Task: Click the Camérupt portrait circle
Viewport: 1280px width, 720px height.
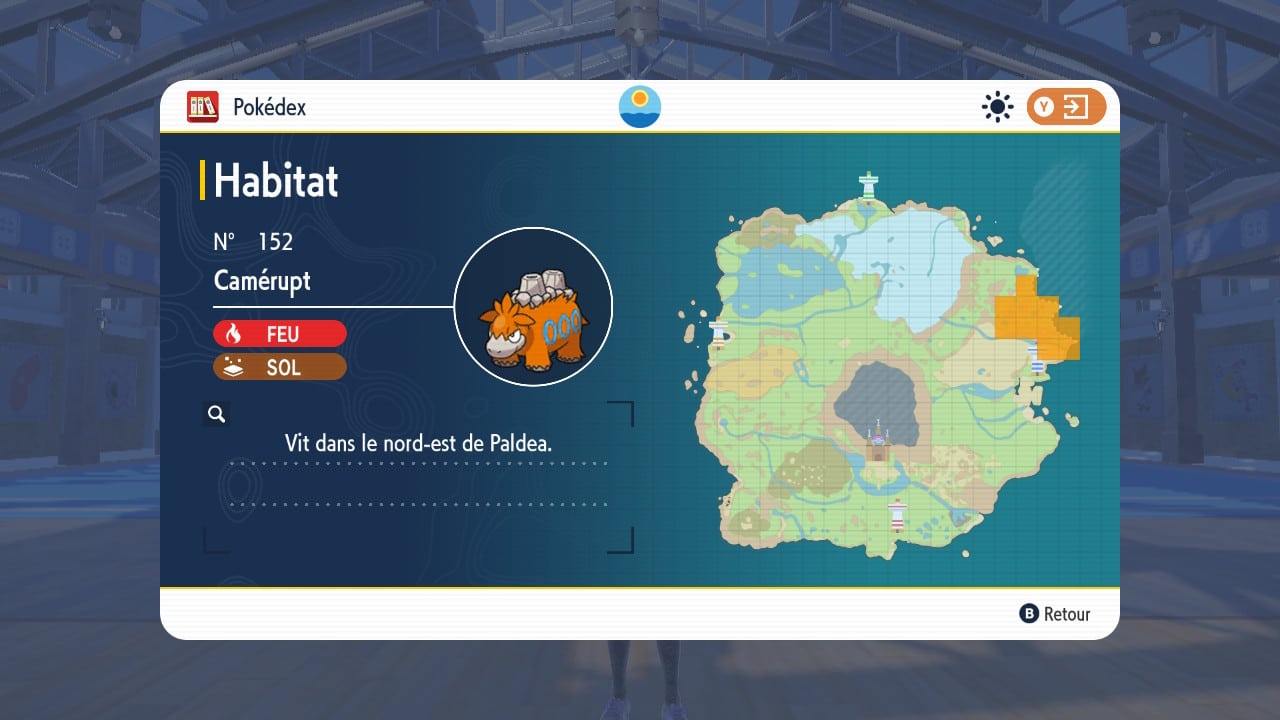Action: point(533,306)
